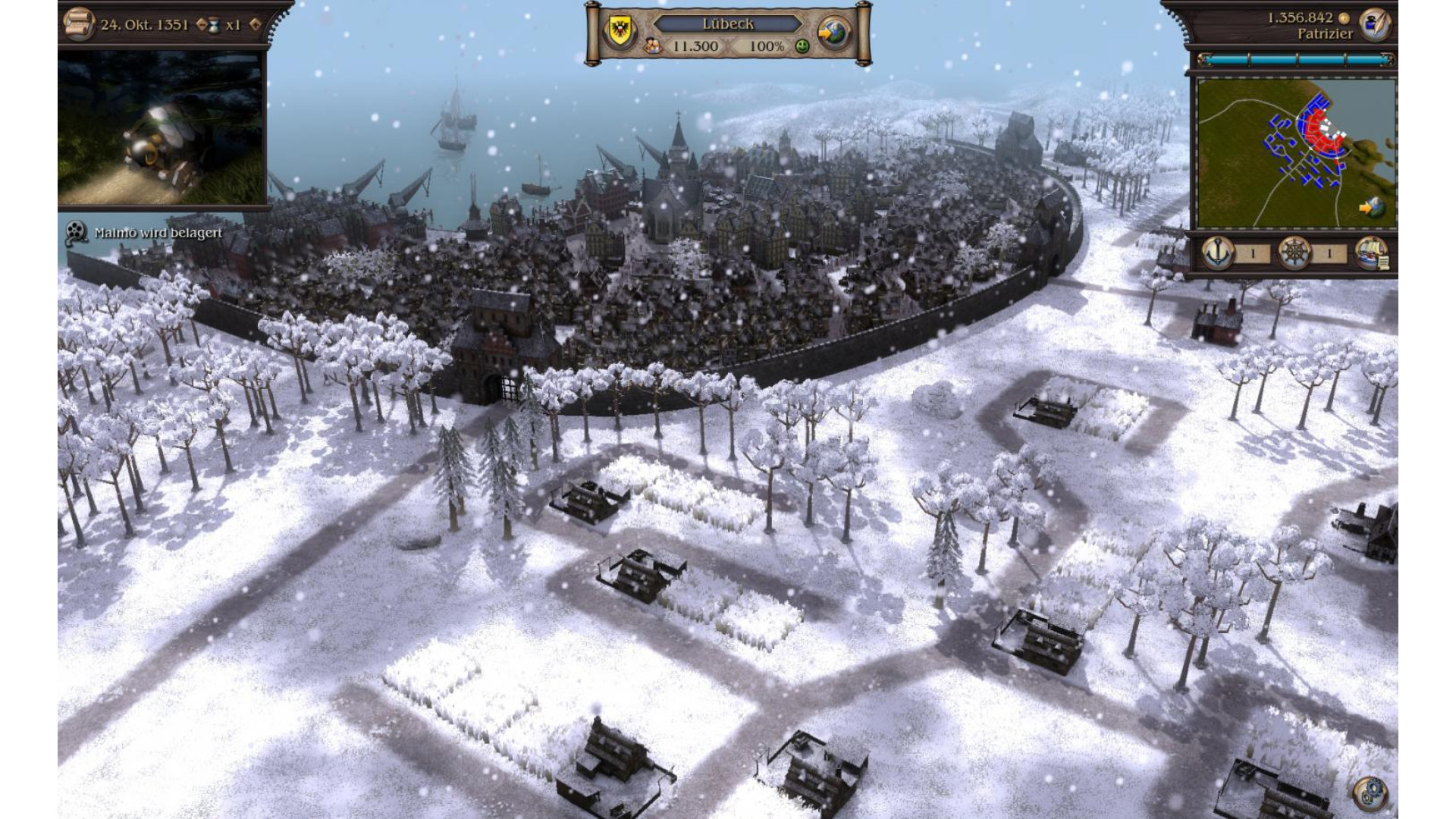Open the gear options button in the corner

pos(1370,793)
